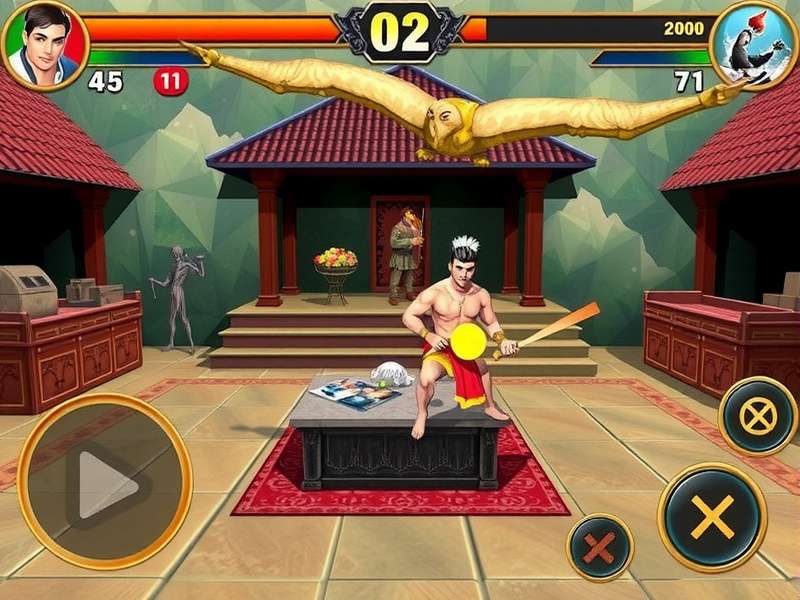Hit the big yellow X attack button
800x600 pixels.
[711, 516]
